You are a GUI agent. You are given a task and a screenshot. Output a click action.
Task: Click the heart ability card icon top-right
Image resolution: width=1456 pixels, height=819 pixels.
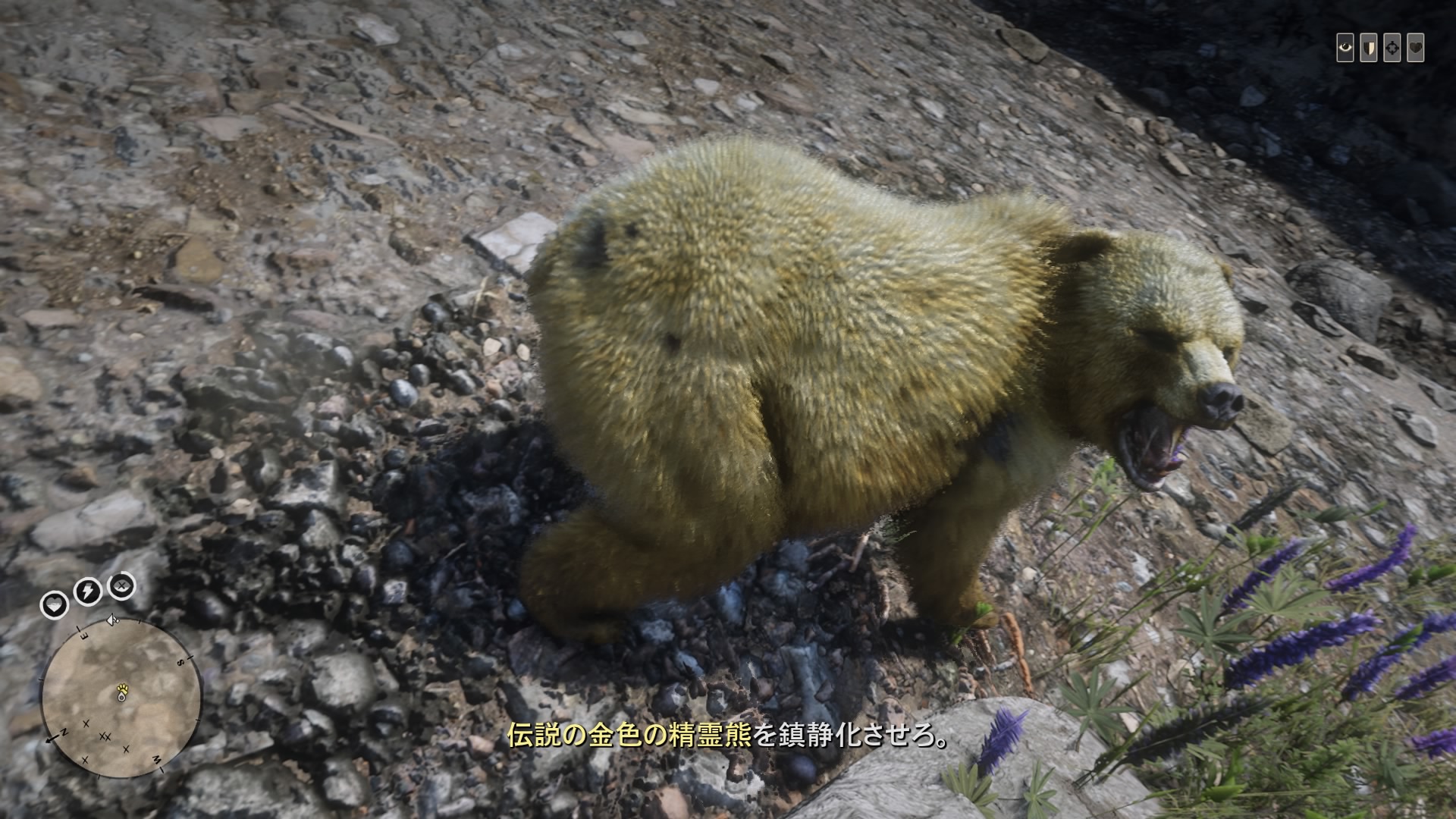coord(1415,48)
